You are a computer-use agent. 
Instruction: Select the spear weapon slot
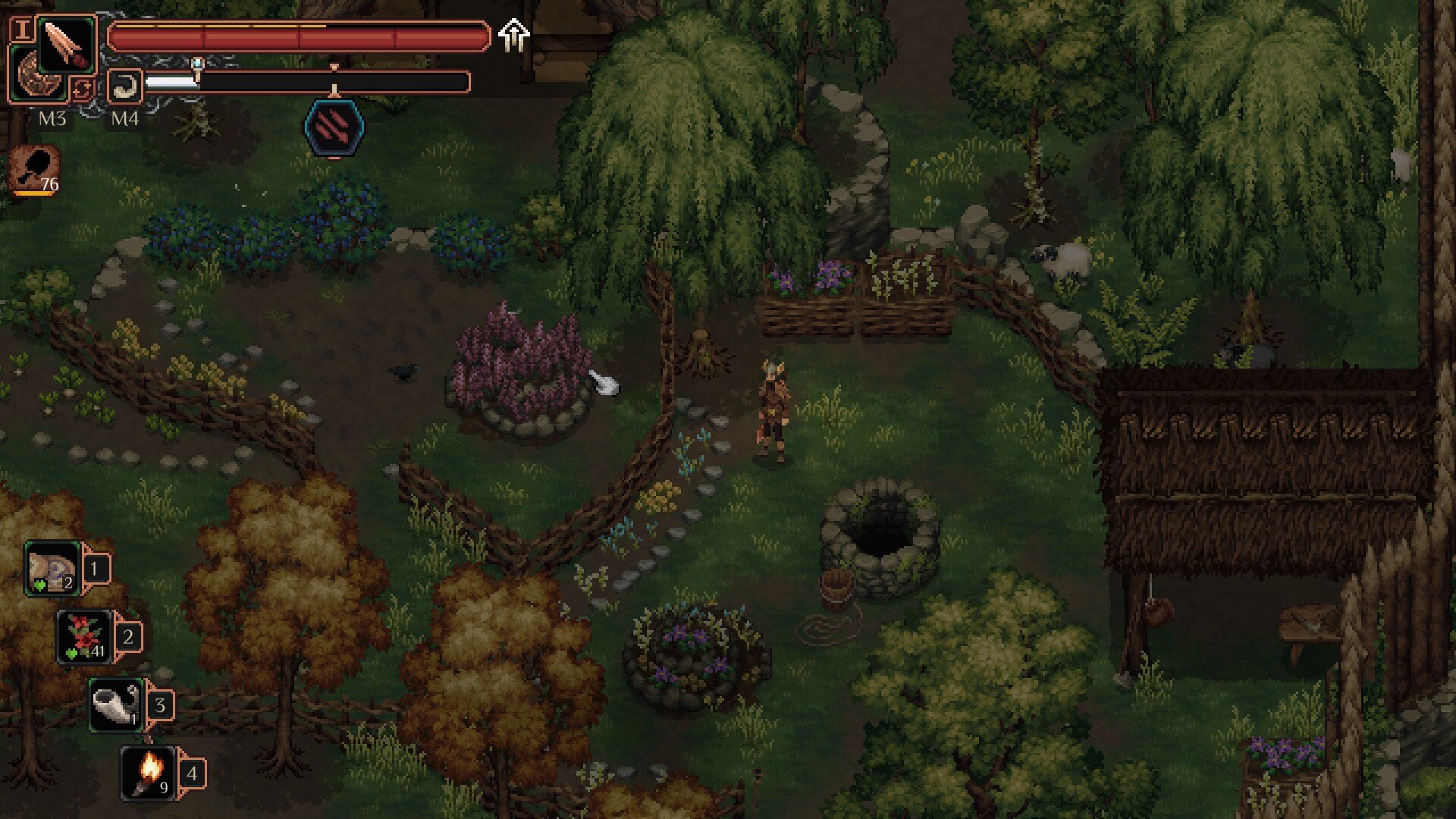pos(67,43)
